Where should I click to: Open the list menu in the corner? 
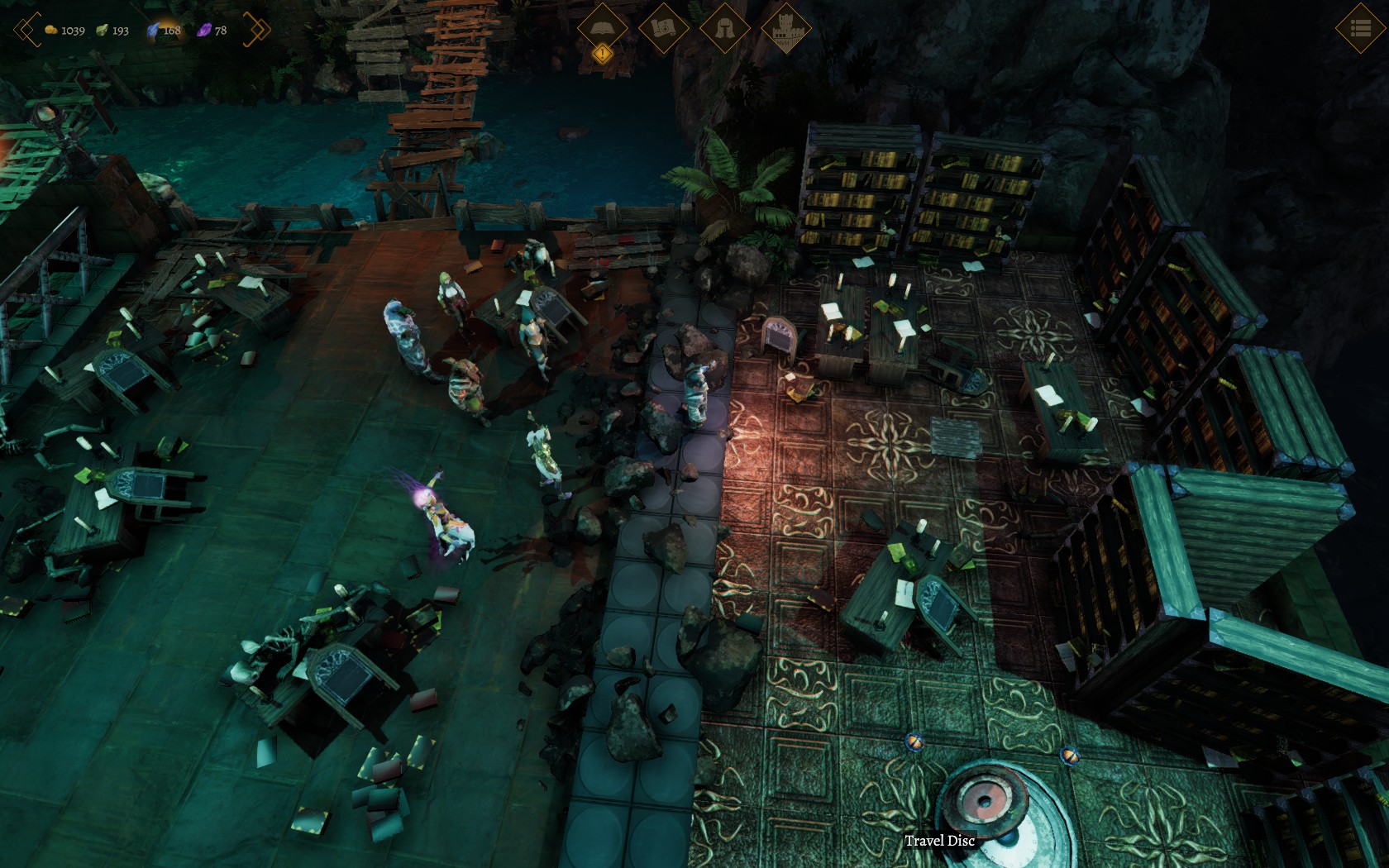click(x=1360, y=28)
